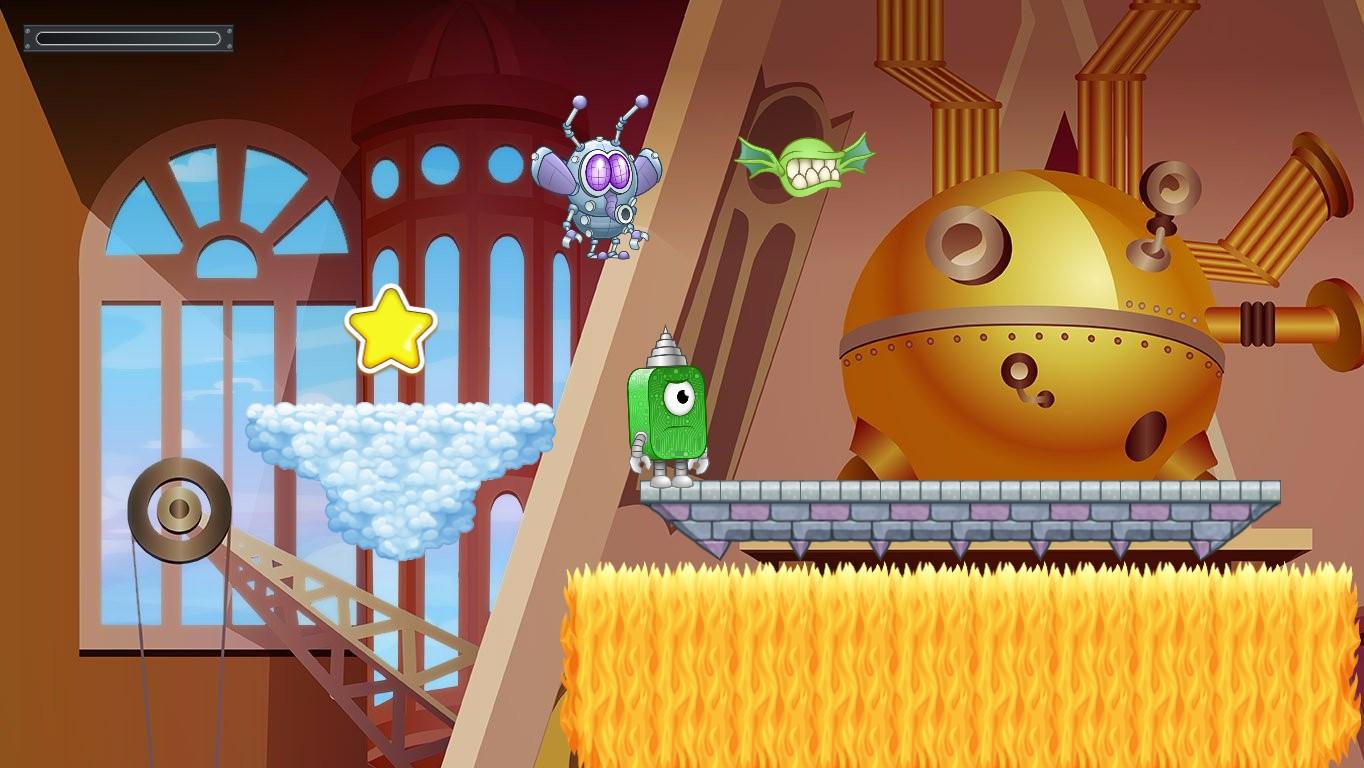This screenshot has height=768, width=1364.
Task: Select the stone brick platform
Action: coord(950,505)
